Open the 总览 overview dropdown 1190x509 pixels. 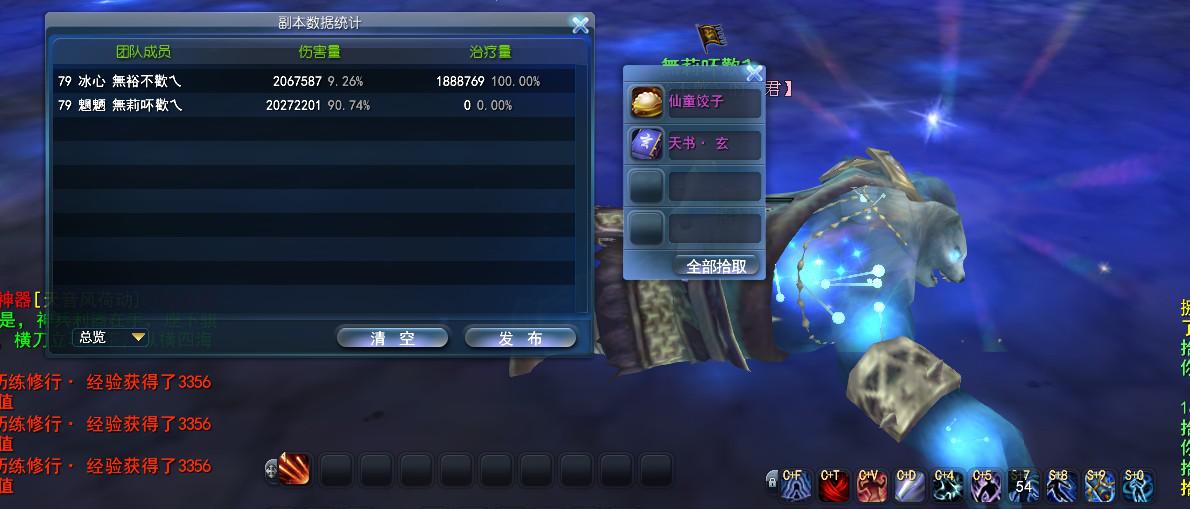(x=112, y=337)
